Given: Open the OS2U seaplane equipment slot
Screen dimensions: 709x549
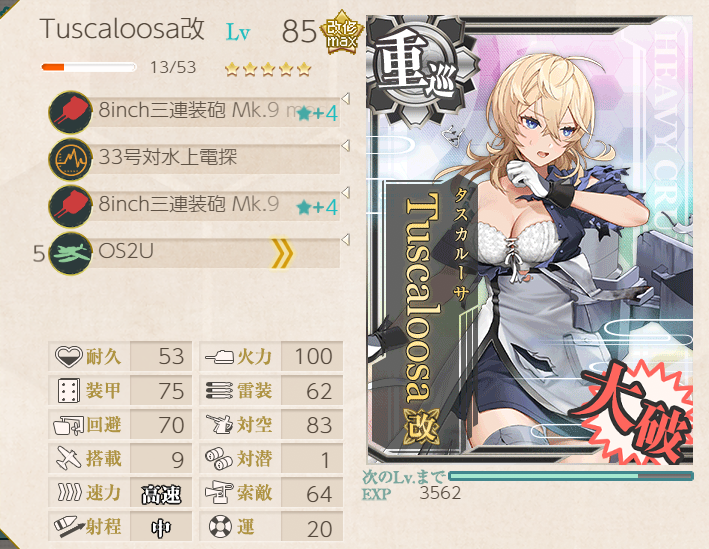Looking at the screenshot, I should click(195, 253).
